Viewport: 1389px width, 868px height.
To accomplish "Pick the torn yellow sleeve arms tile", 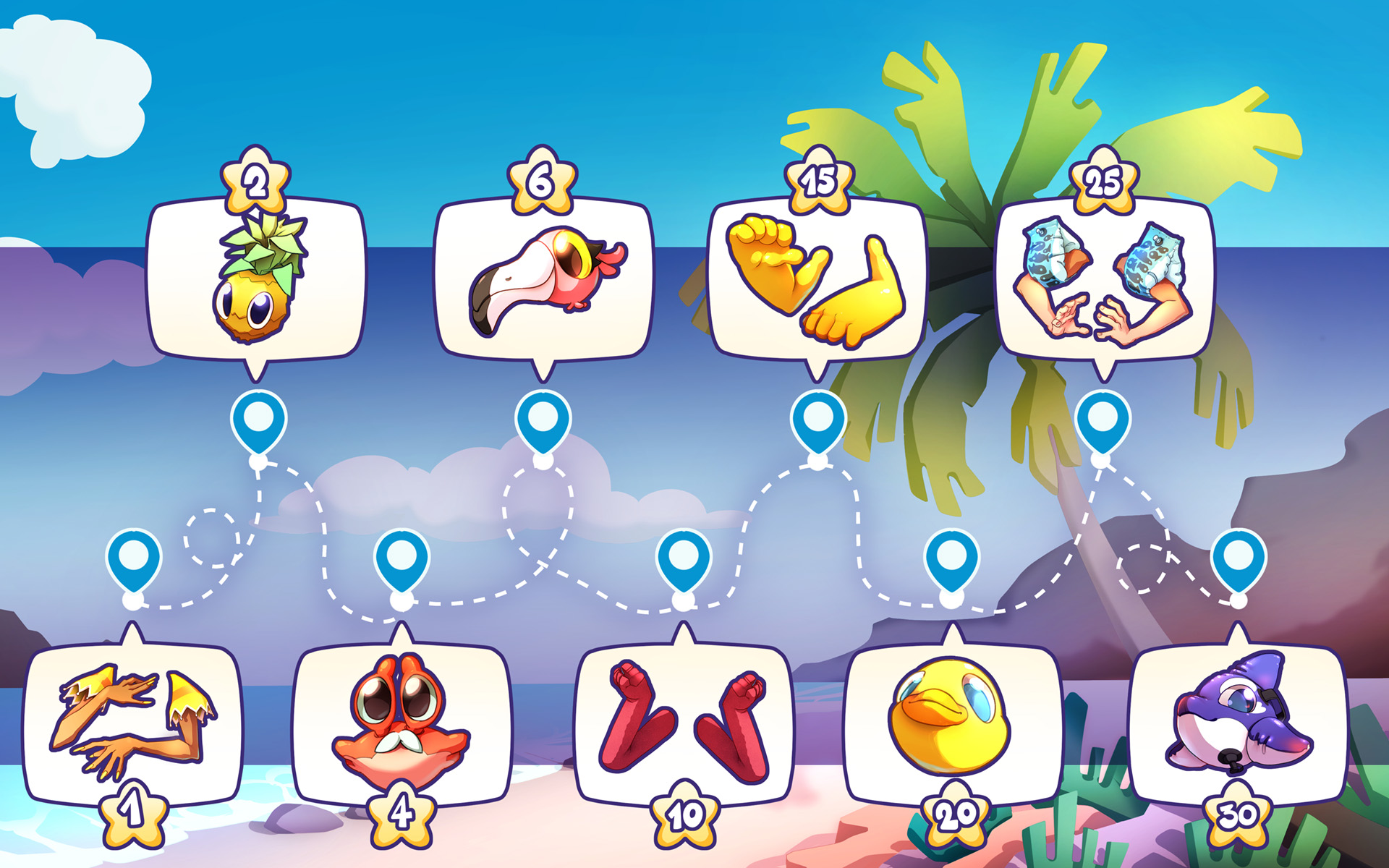I will click(x=132, y=723).
